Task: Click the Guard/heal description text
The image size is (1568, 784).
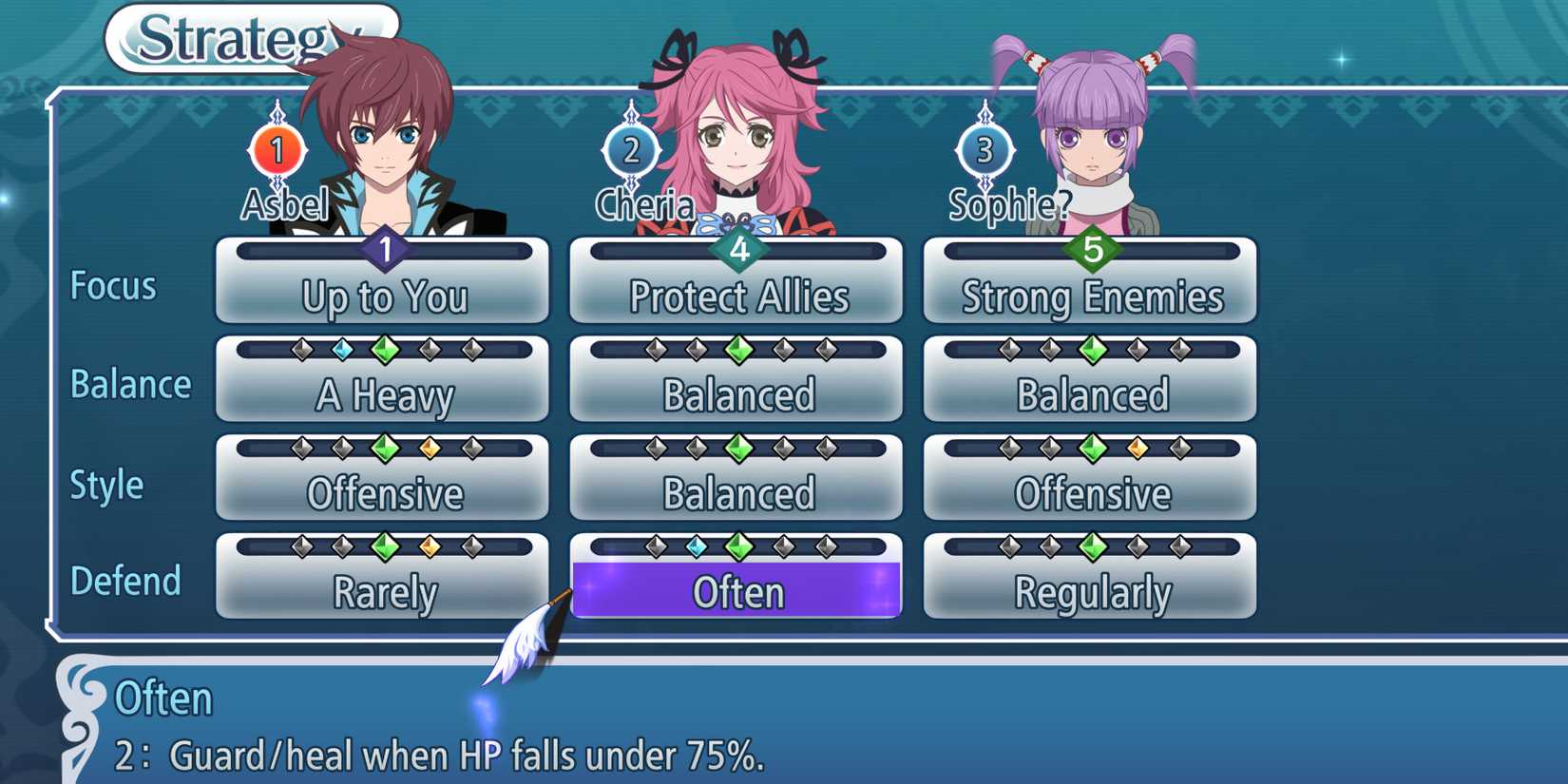Action: pyautogui.click(x=447, y=755)
